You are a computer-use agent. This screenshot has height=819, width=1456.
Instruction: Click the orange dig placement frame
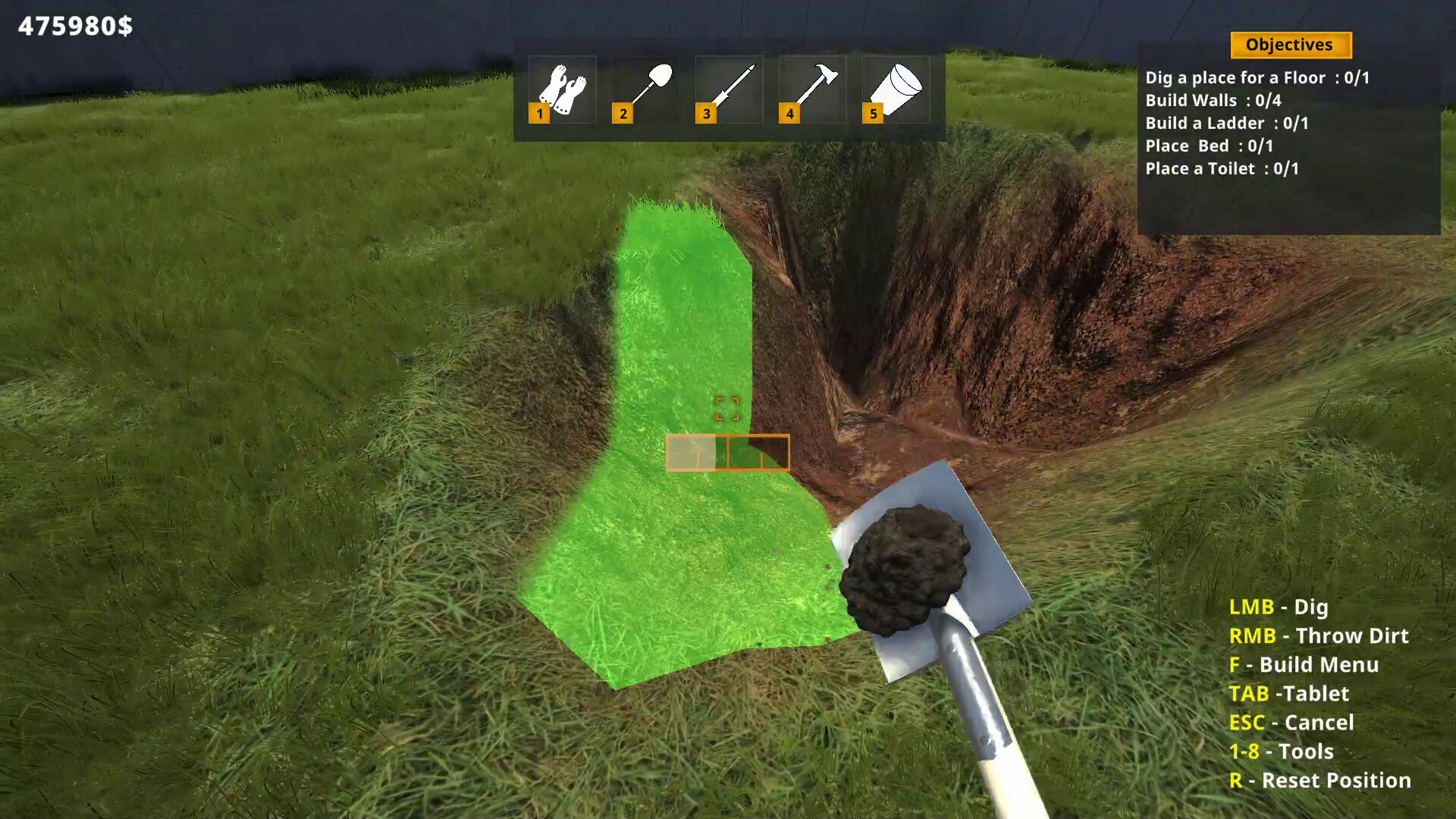coord(726,453)
